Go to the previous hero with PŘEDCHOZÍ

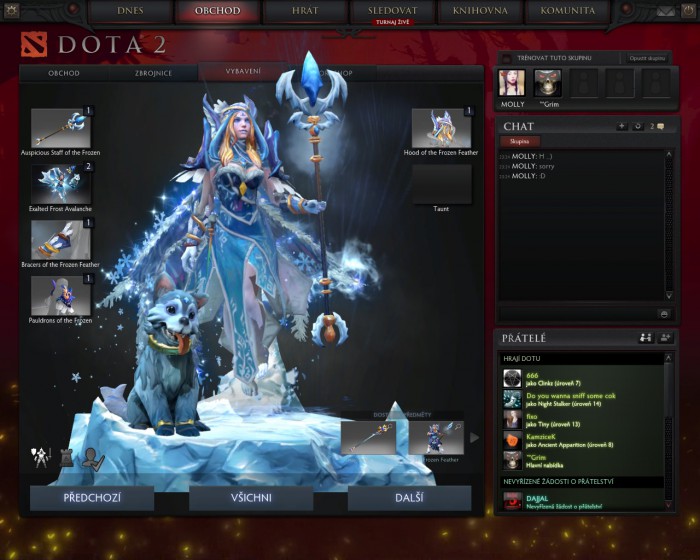point(92,498)
